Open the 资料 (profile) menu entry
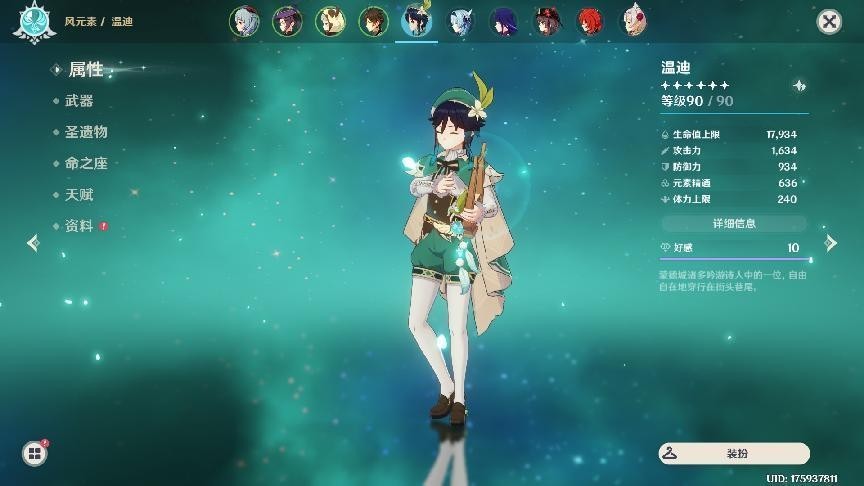Image resolution: width=864 pixels, height=486 pixels. [x=79, y=226]
